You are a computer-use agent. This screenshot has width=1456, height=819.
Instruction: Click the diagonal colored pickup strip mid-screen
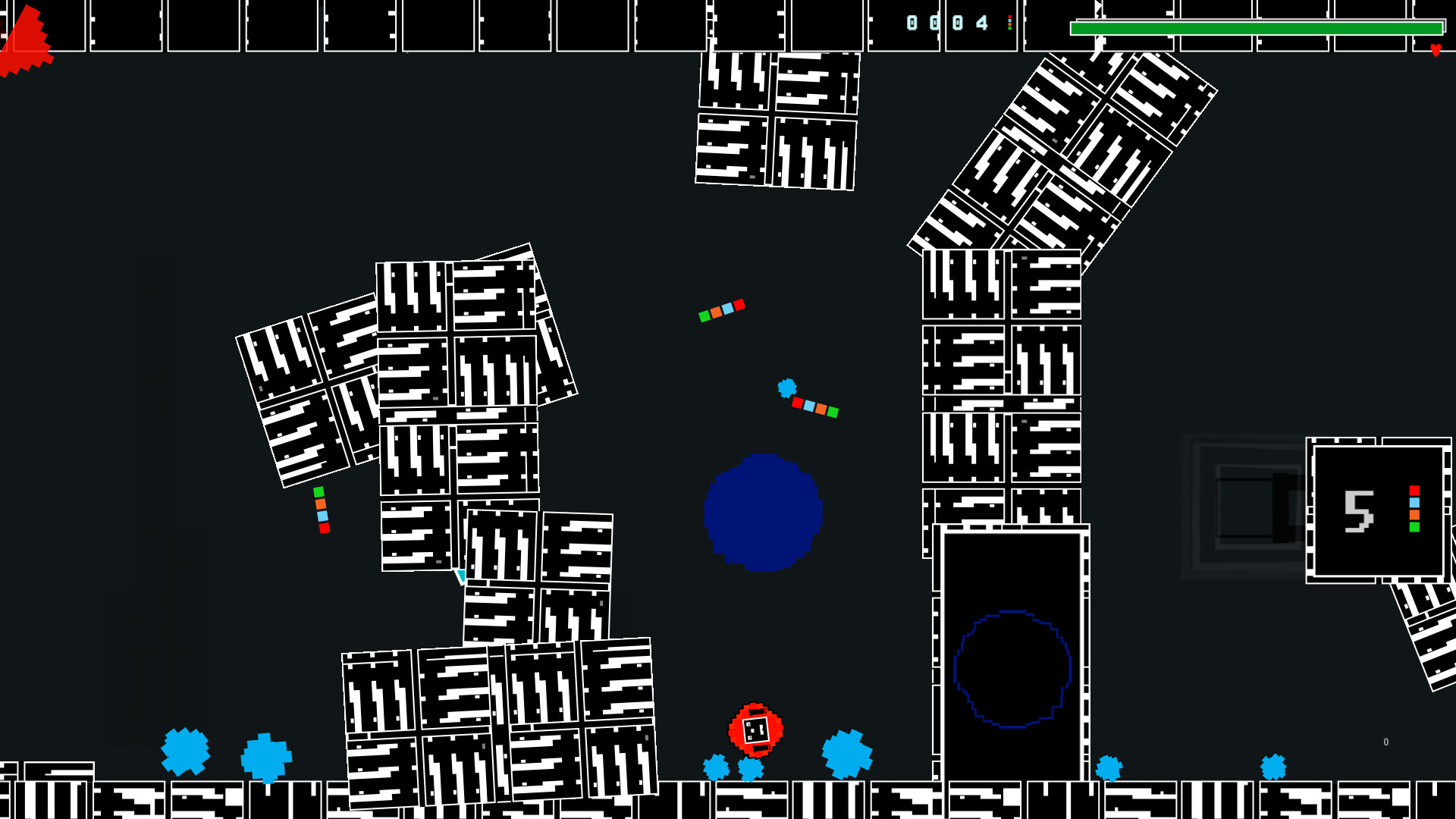pyautogui.click(x=720, y=309)
